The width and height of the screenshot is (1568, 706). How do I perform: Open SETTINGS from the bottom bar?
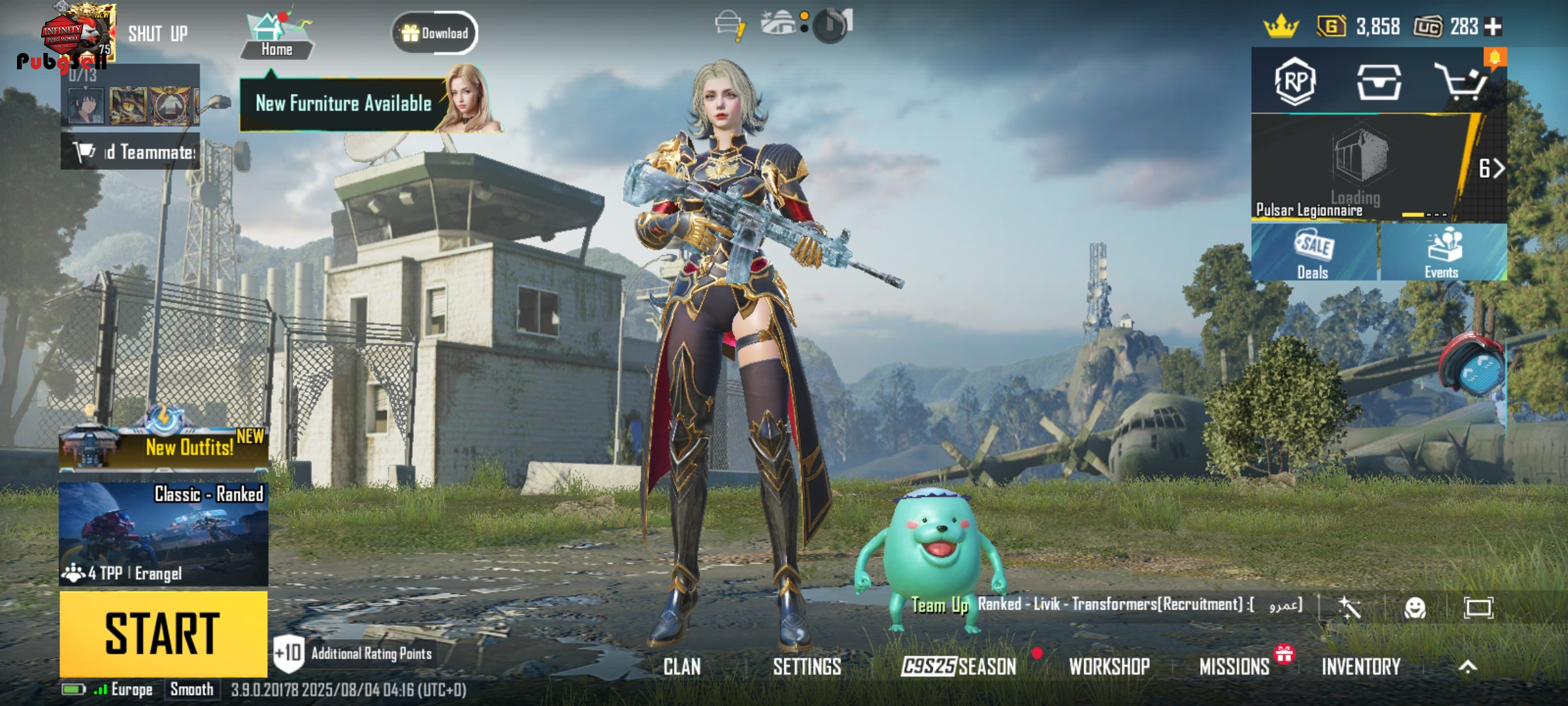click(x=807, y=667)
